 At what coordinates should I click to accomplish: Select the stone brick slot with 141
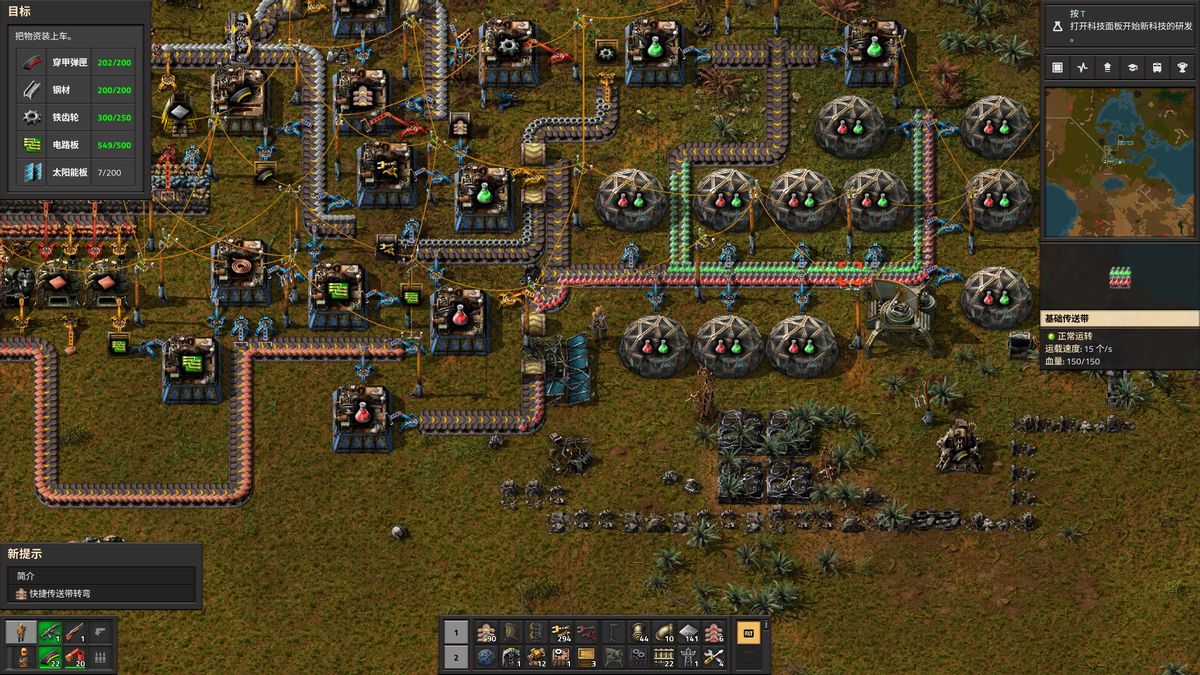coord(689,632)
